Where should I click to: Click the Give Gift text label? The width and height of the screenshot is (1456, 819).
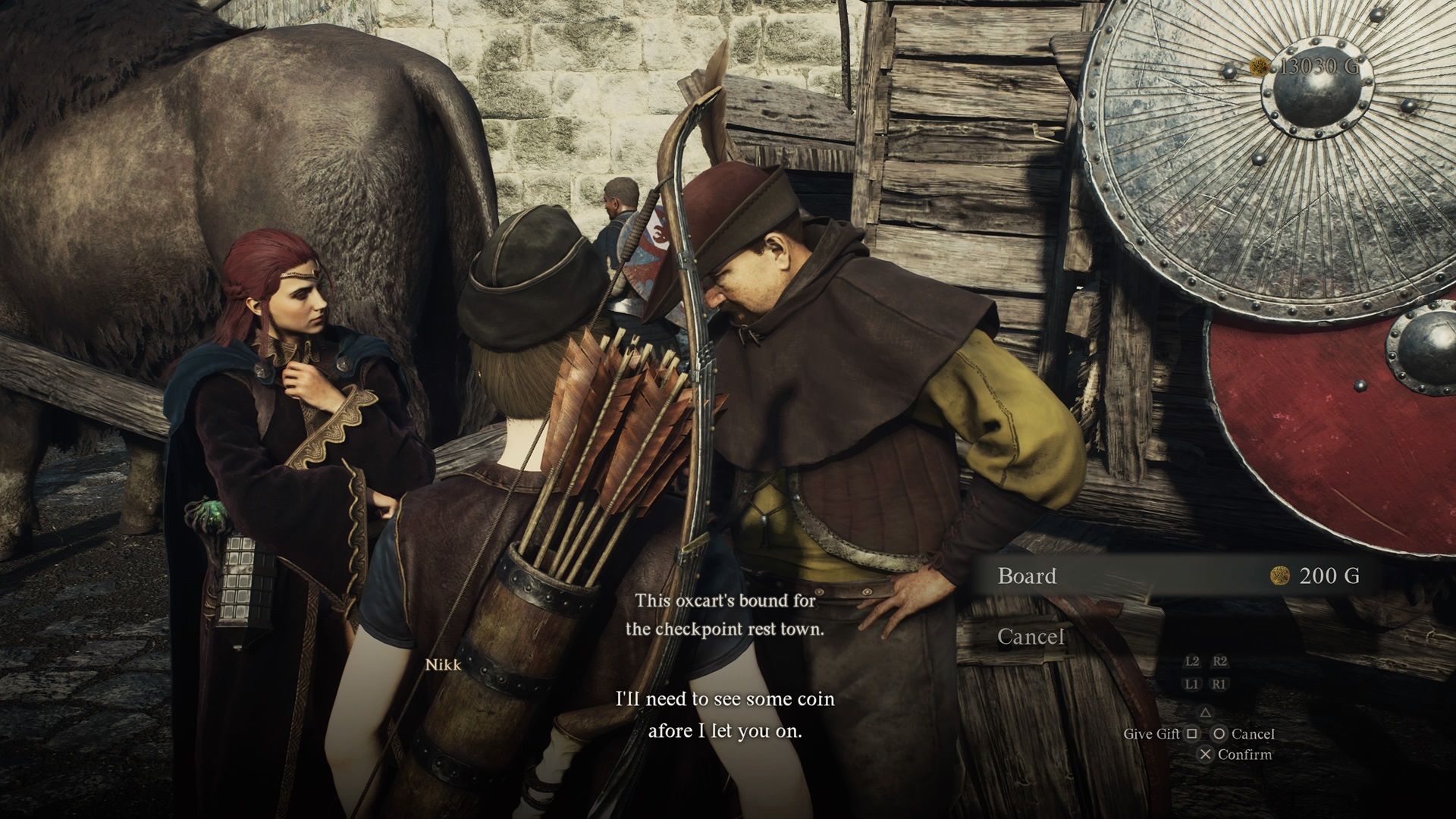(x=1153, y=734)
